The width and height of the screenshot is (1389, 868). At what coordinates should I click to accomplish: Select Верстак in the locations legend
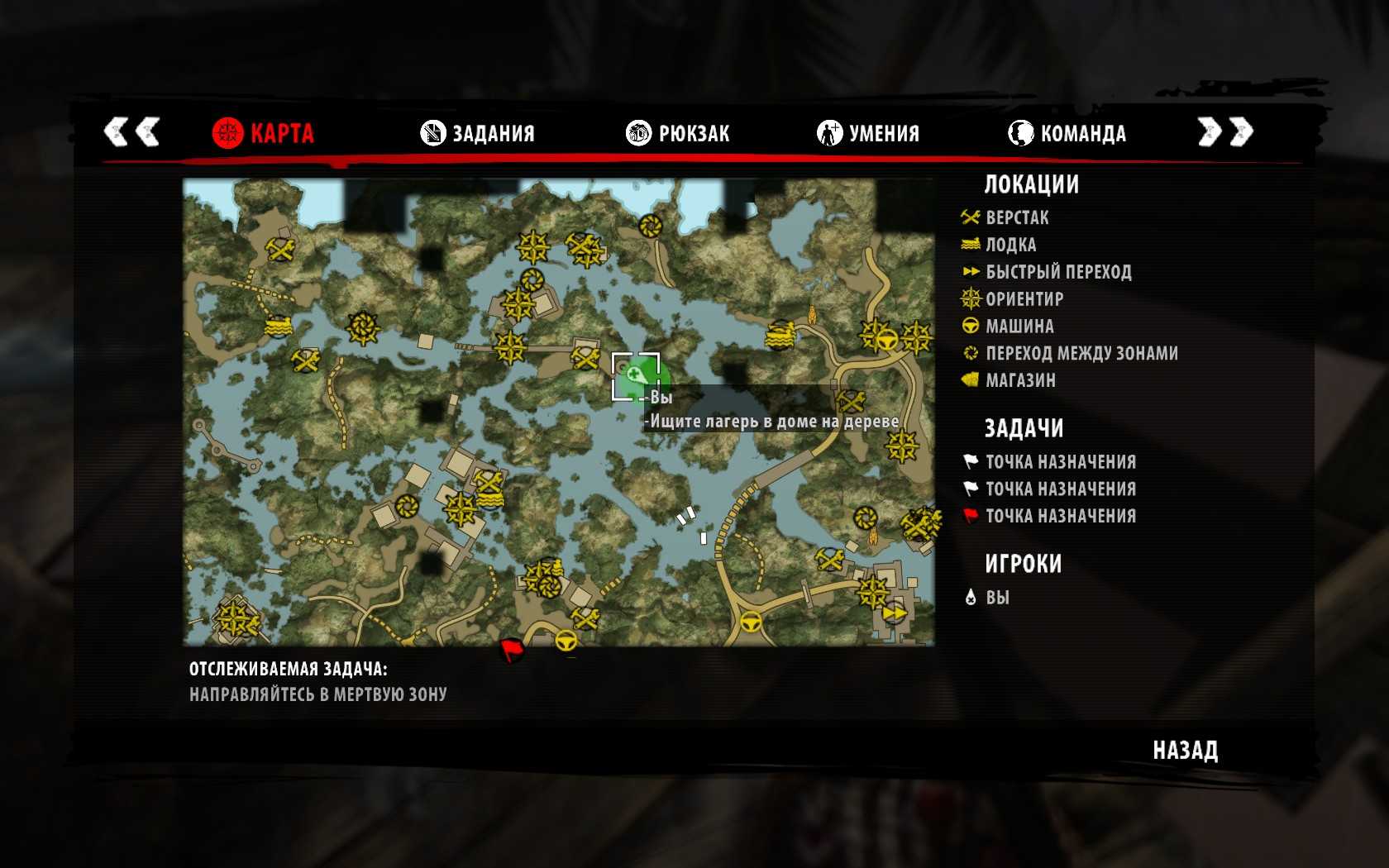click(1016, 217)
